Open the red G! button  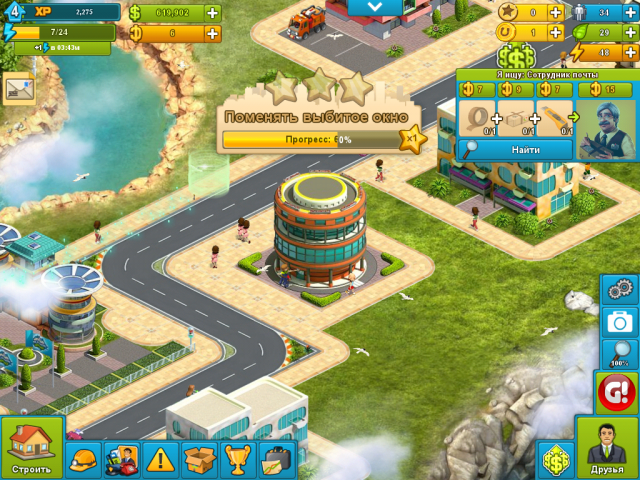[617, 391]
